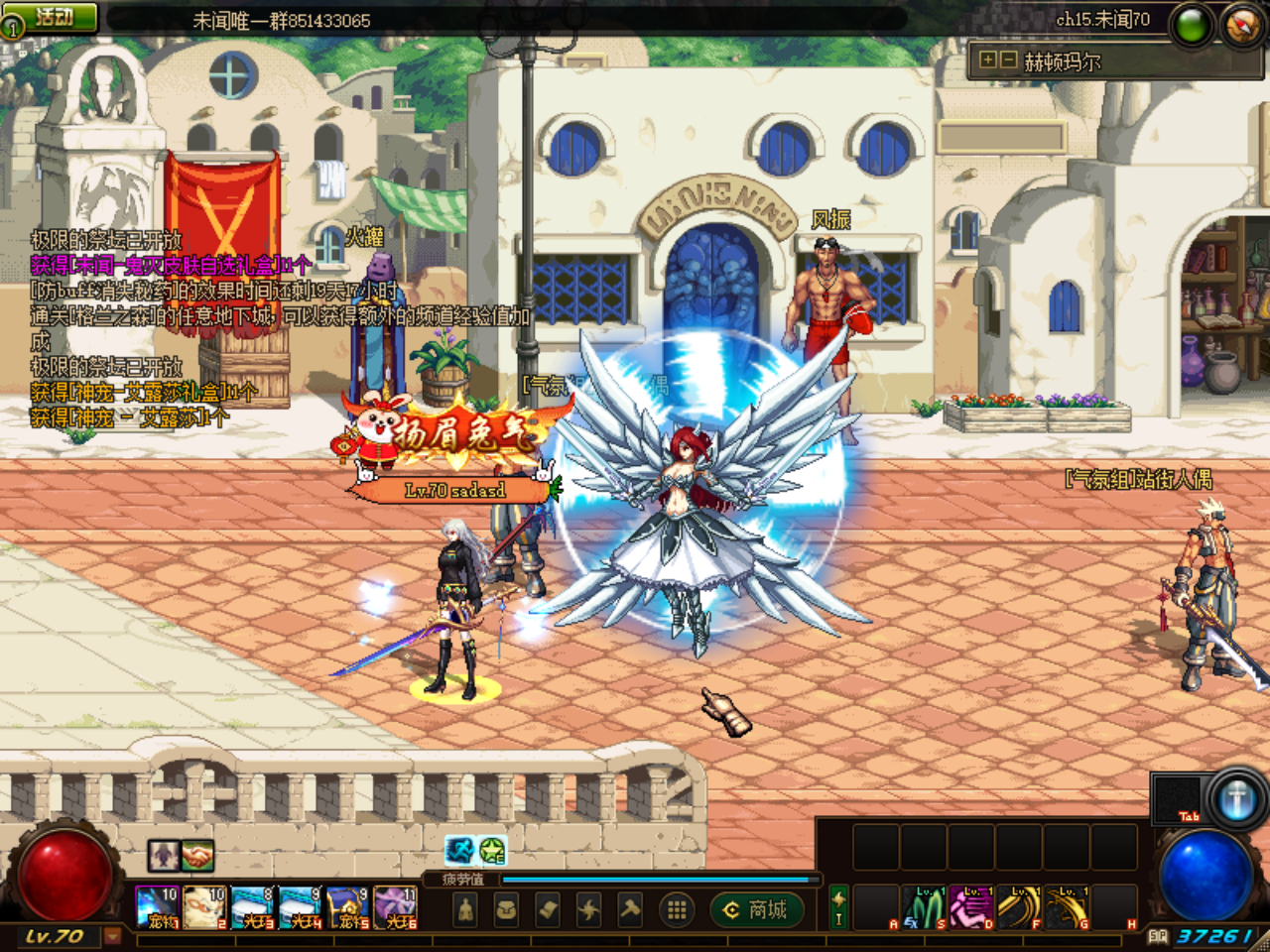
Task: Open the grid-shaped game menu icon
Action: (x=676, y=910)
